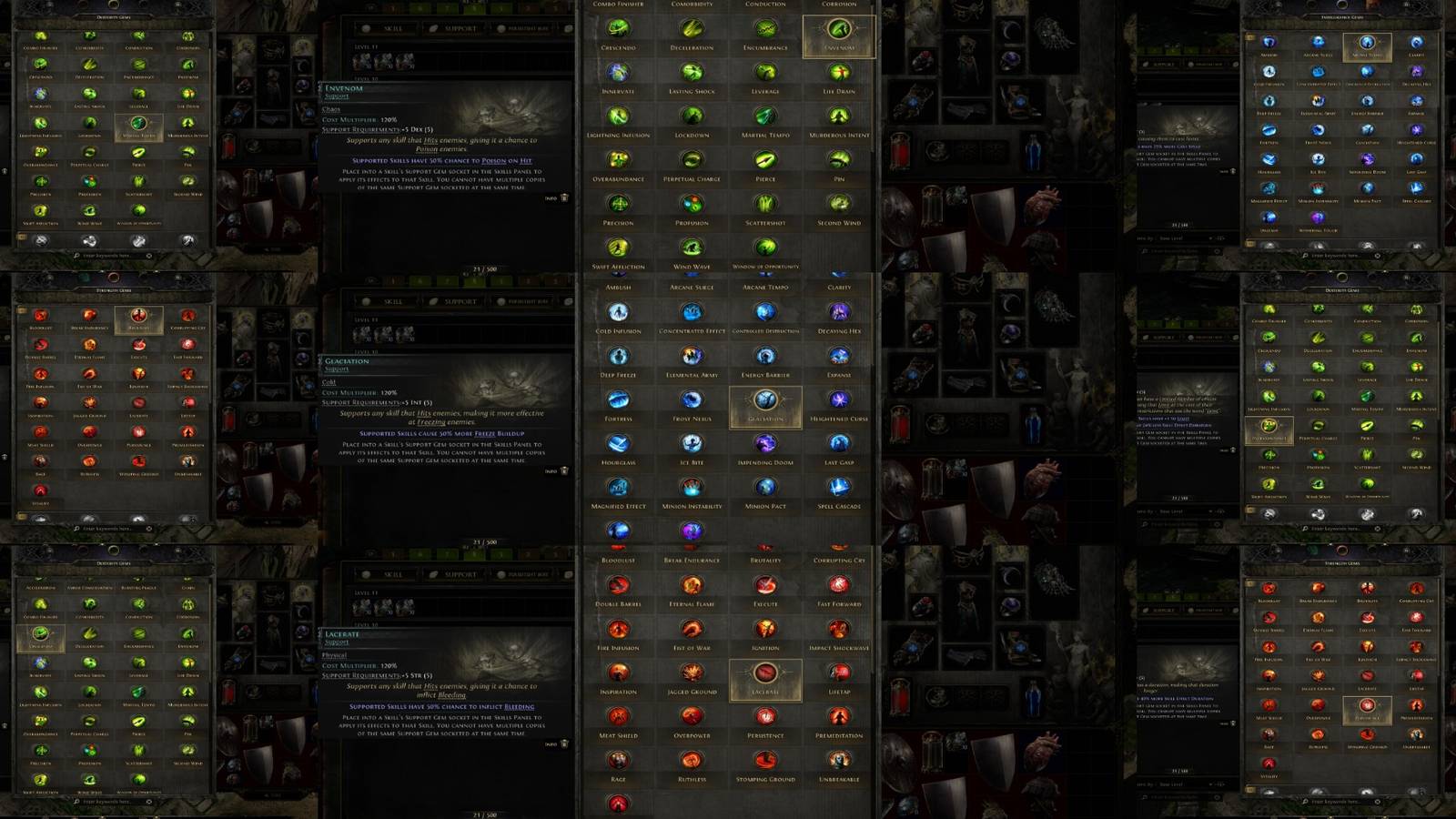
Task: Click the INFO button on the Envenom tooltip
Action: pos(550,197)
